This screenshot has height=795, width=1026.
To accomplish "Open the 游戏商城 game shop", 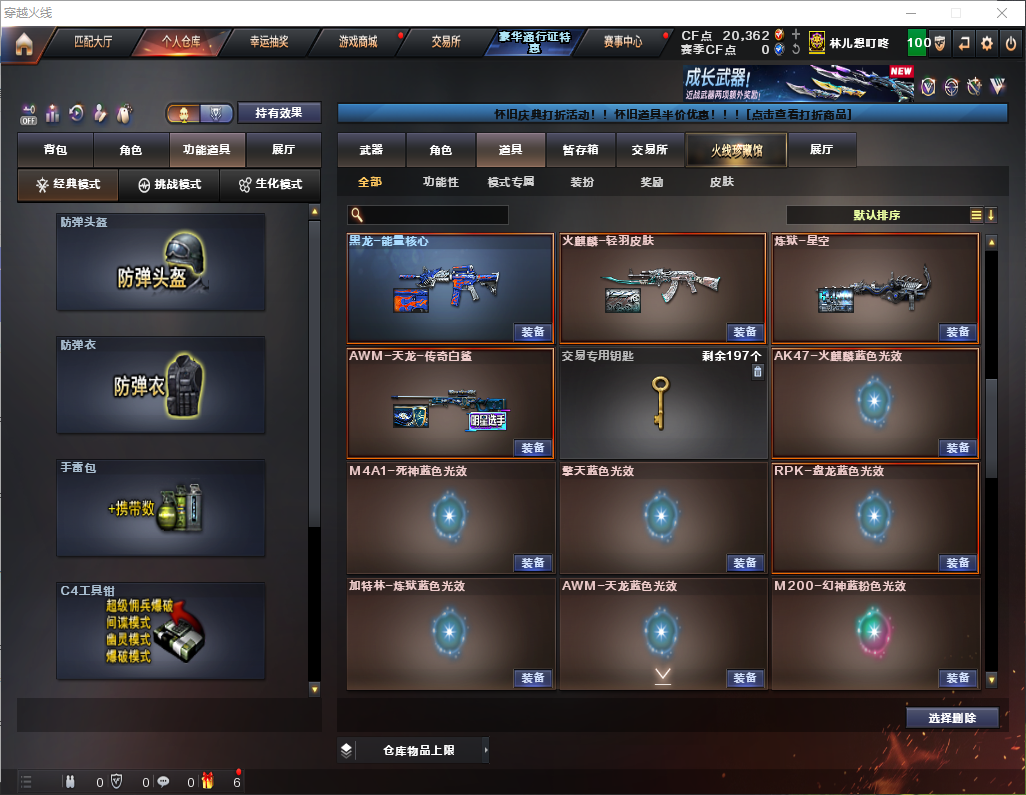I will [x=358, y=42].
